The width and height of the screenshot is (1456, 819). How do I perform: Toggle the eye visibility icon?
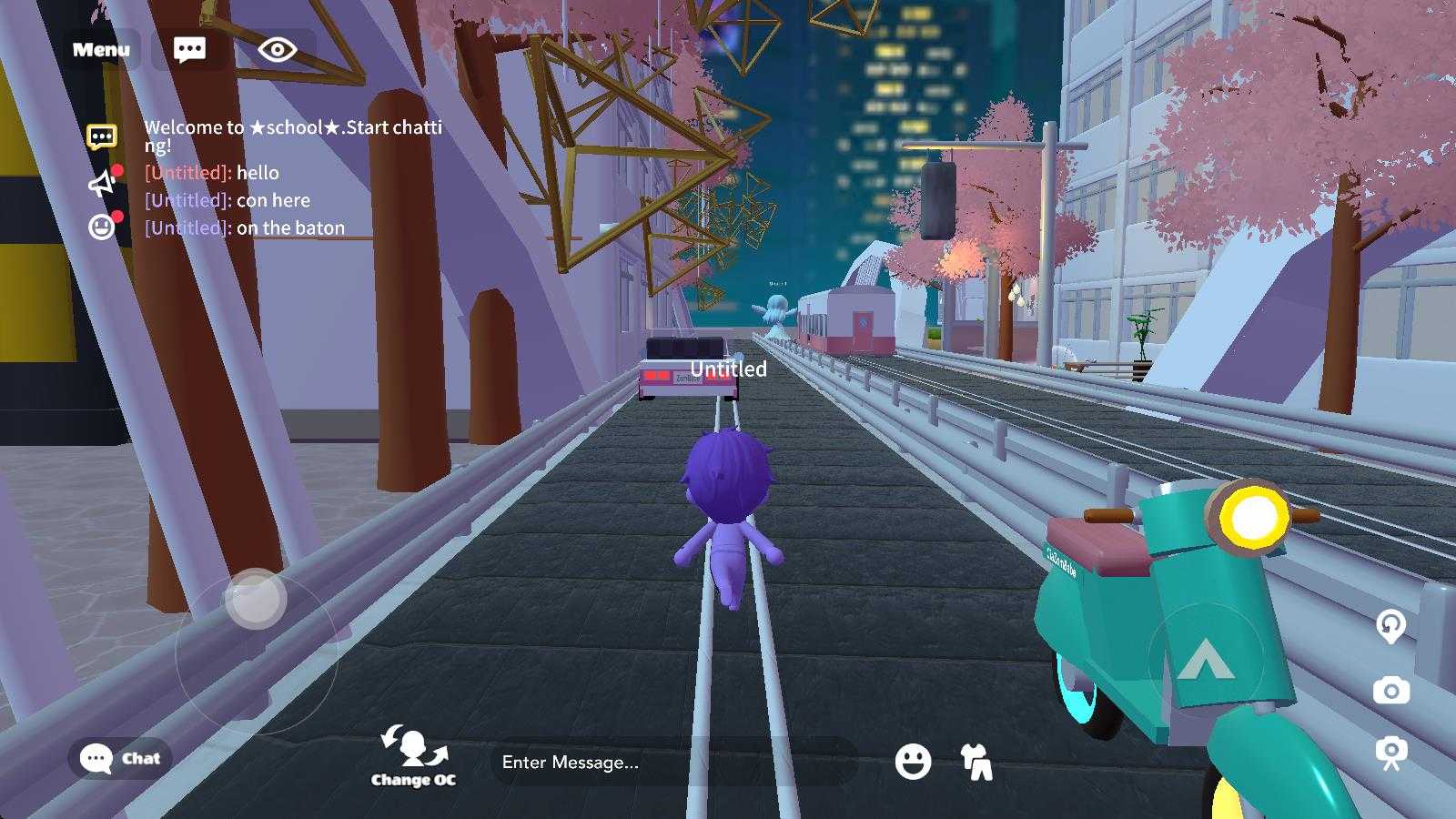pyautogui.click(x=277, y=50)
